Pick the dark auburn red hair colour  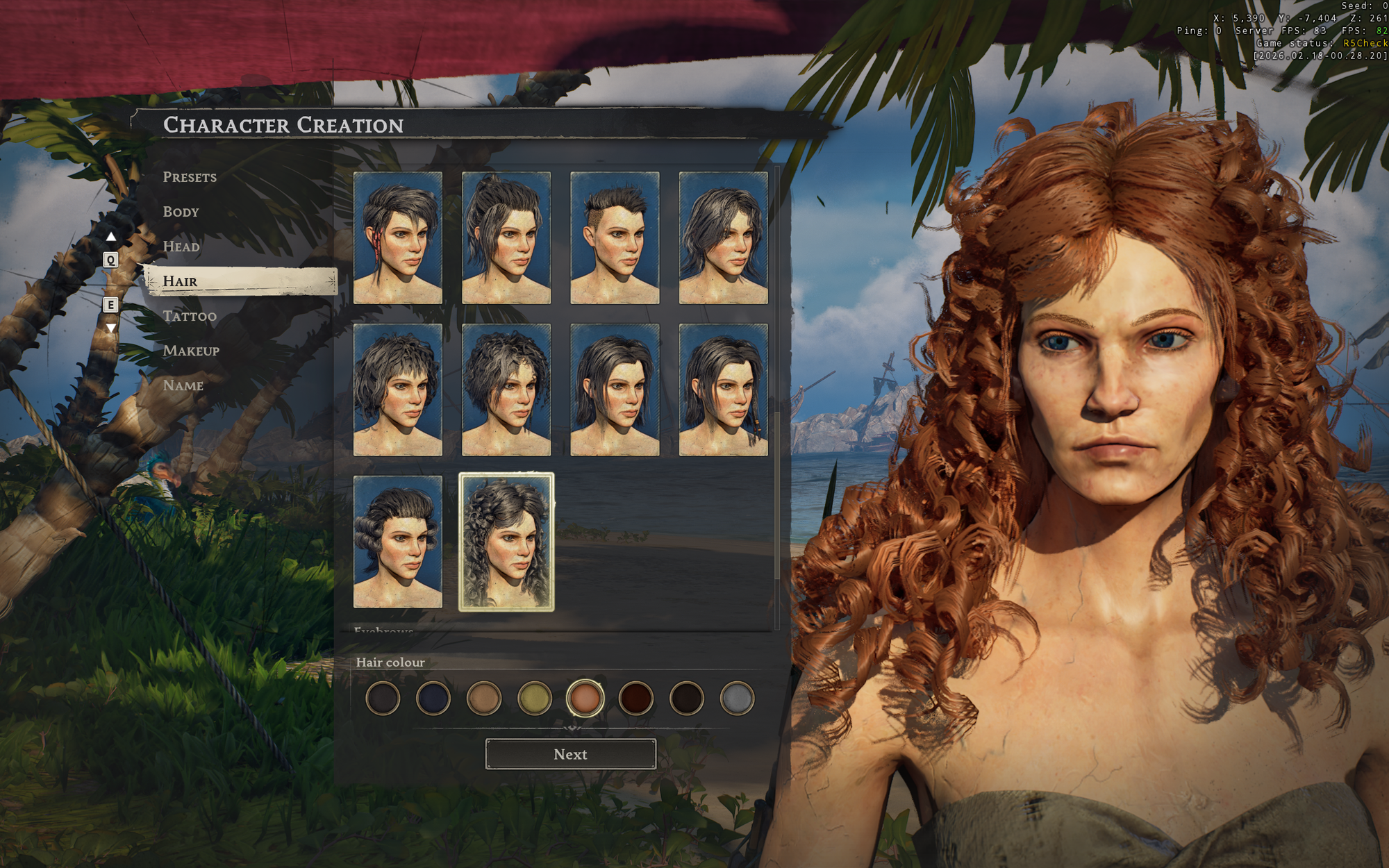click(x=635, y=698)
